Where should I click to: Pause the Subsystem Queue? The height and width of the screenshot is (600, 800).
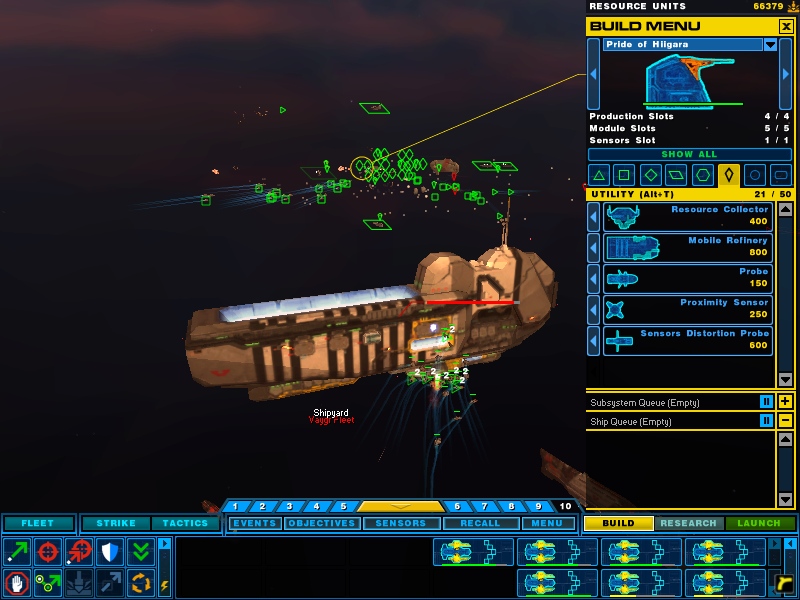point(766,402)
